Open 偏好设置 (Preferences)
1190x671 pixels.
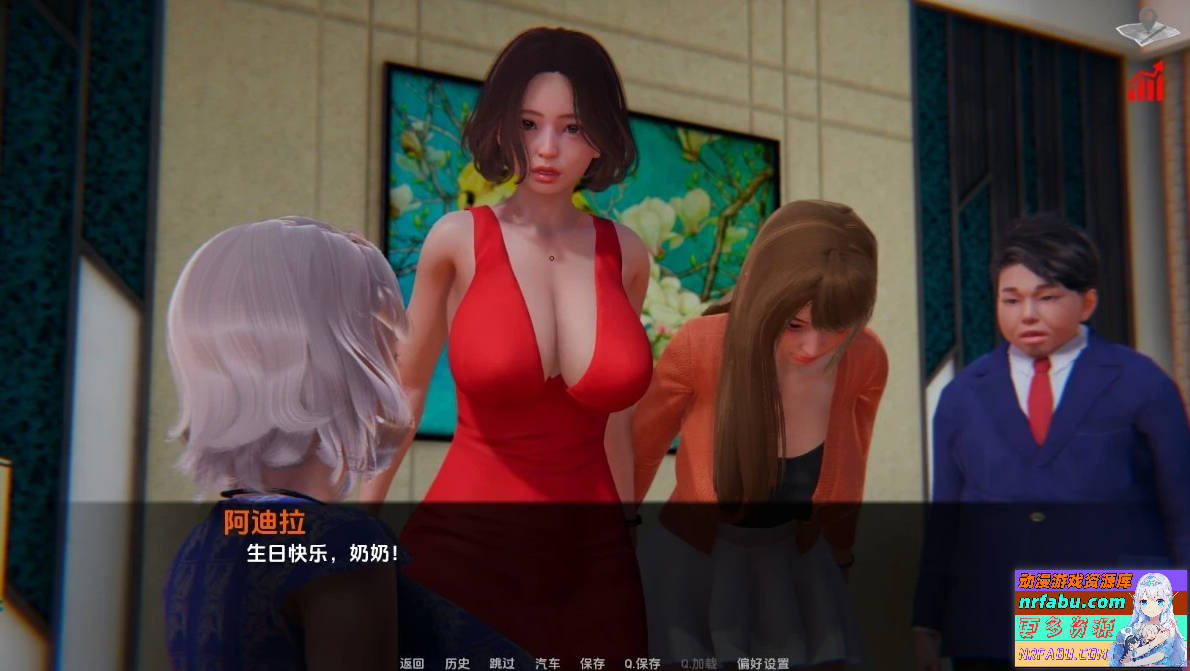(x=763, y=663)
